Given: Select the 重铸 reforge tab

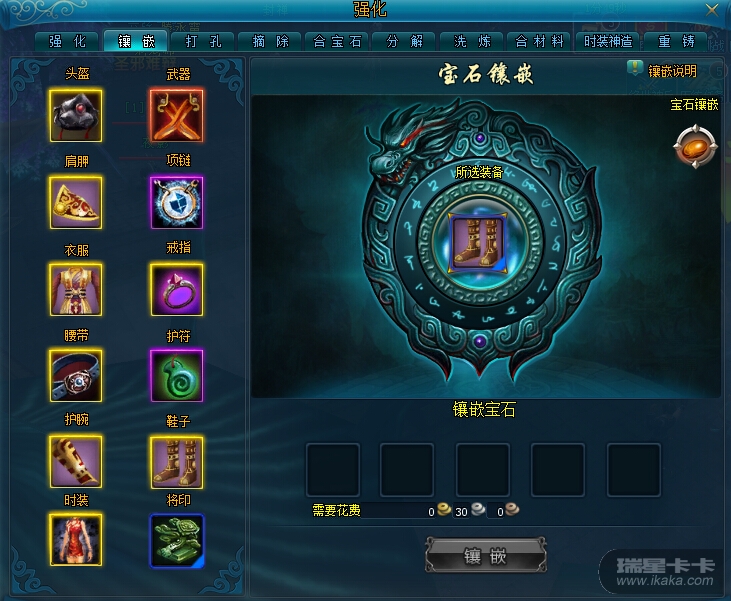Looking at the screenshot, I should tap(676, 42).
